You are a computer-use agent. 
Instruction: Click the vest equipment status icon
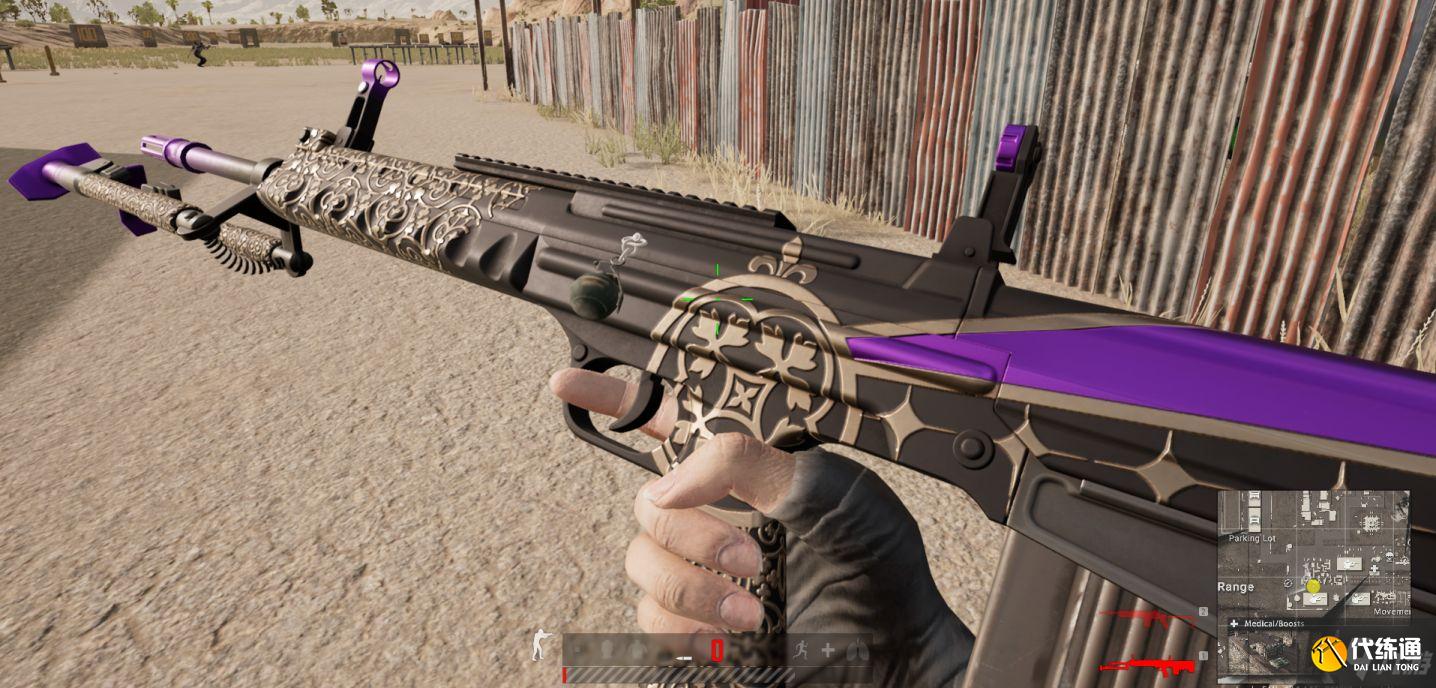(x=636, y=650)
